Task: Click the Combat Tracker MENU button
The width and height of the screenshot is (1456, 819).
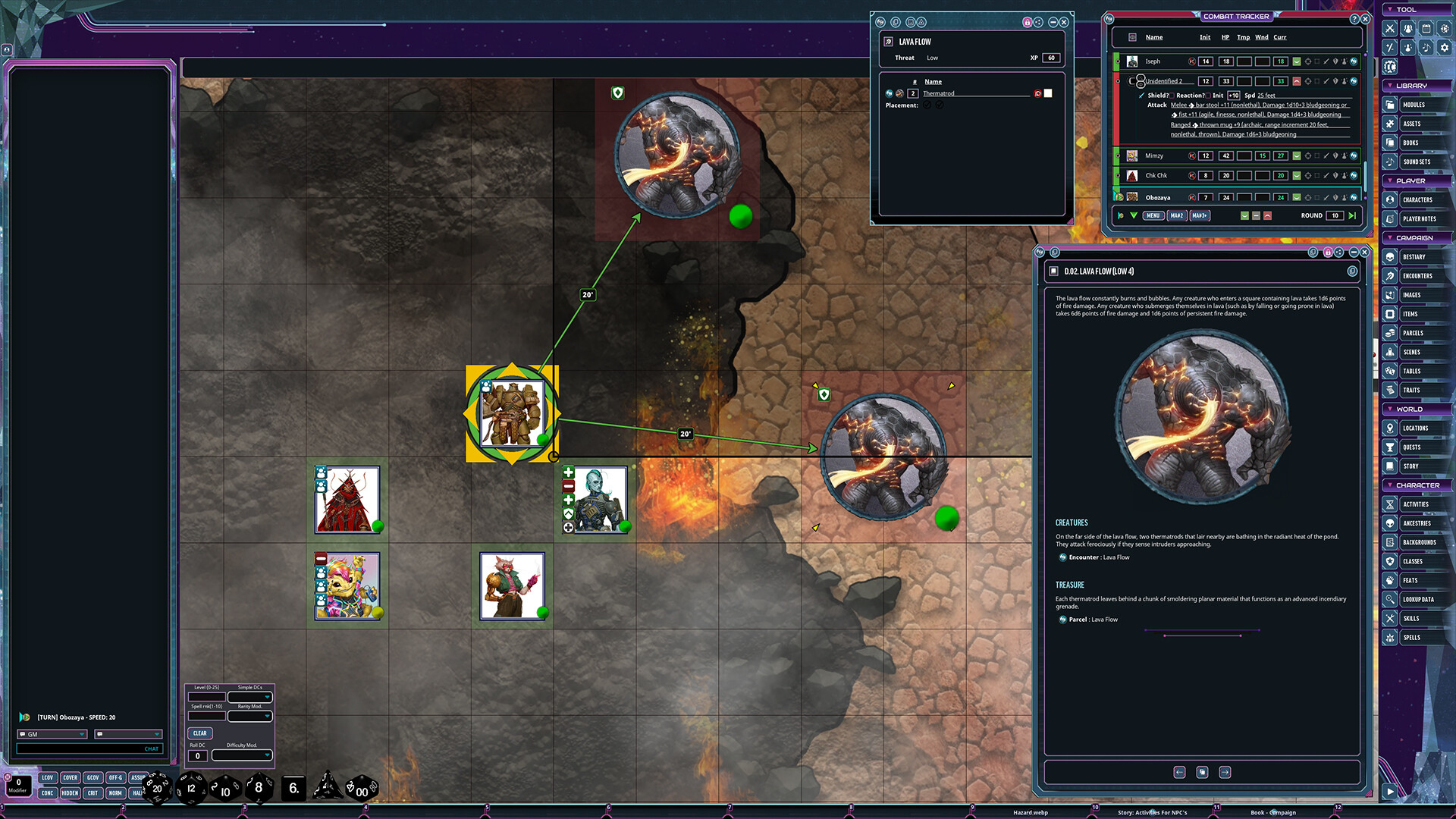Action: (x=1153, y=216)
